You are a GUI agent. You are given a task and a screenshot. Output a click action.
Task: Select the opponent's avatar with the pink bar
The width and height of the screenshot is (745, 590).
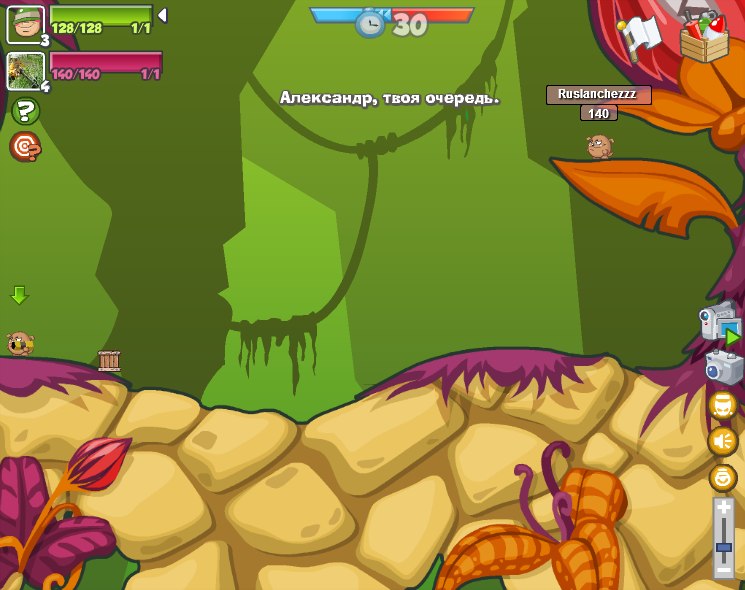point(25,71)
